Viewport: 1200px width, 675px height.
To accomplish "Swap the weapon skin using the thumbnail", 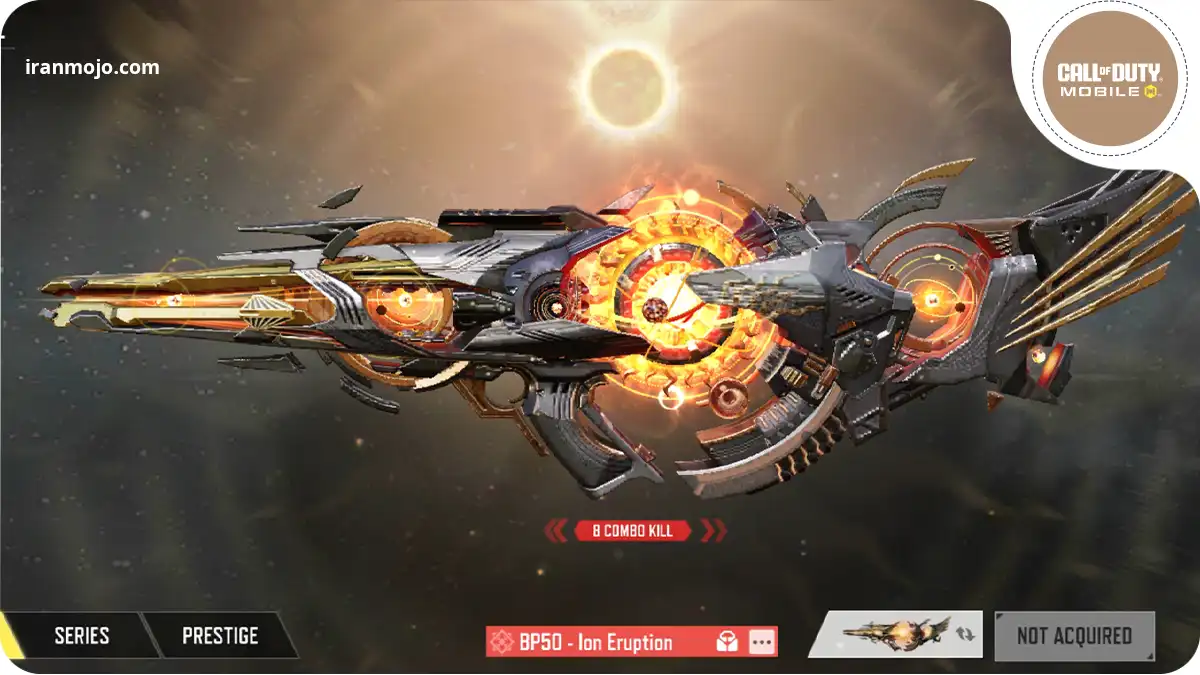I will pyautogui.click(x=895, y=634).
